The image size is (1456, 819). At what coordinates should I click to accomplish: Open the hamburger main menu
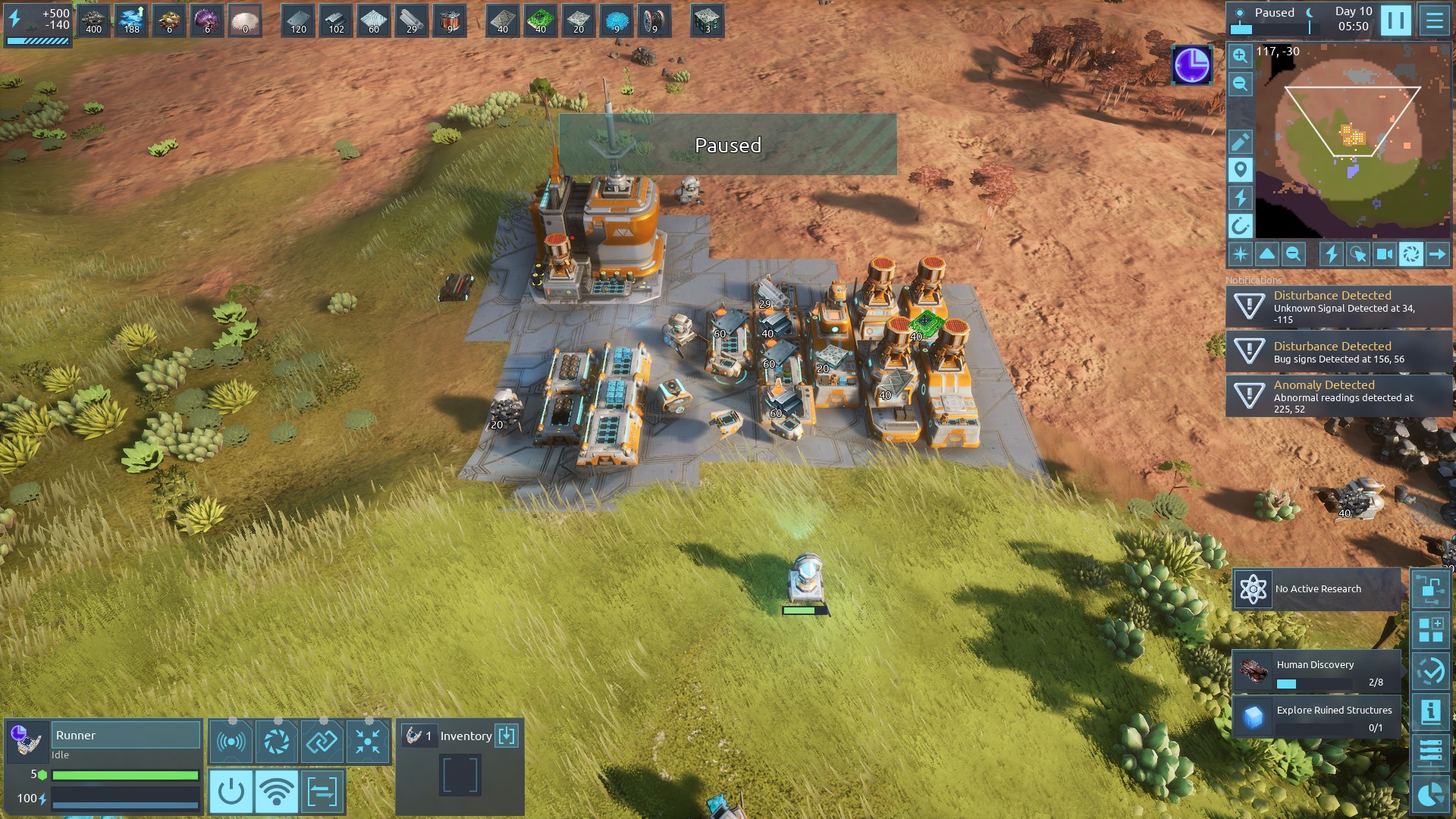tap(1434, 20)
